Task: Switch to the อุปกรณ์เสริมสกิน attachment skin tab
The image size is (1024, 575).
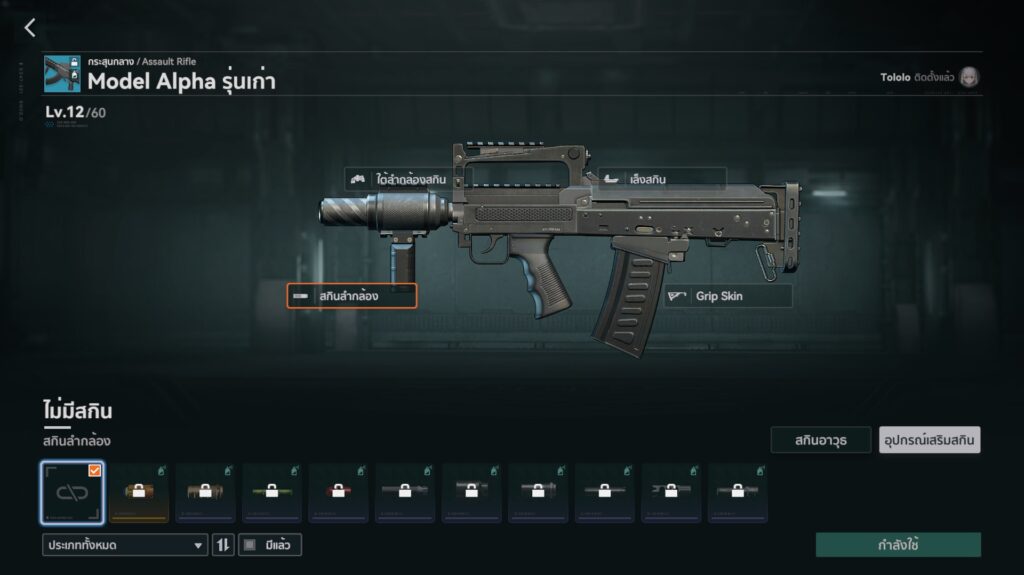Action: pos(929,440)
